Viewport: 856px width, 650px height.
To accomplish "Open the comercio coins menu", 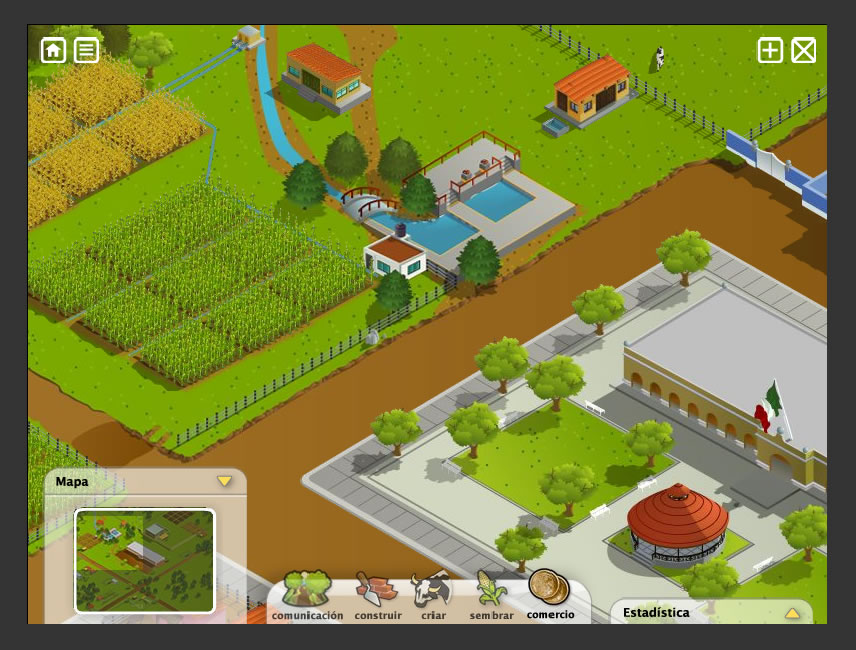I will [x=549, y=594].
